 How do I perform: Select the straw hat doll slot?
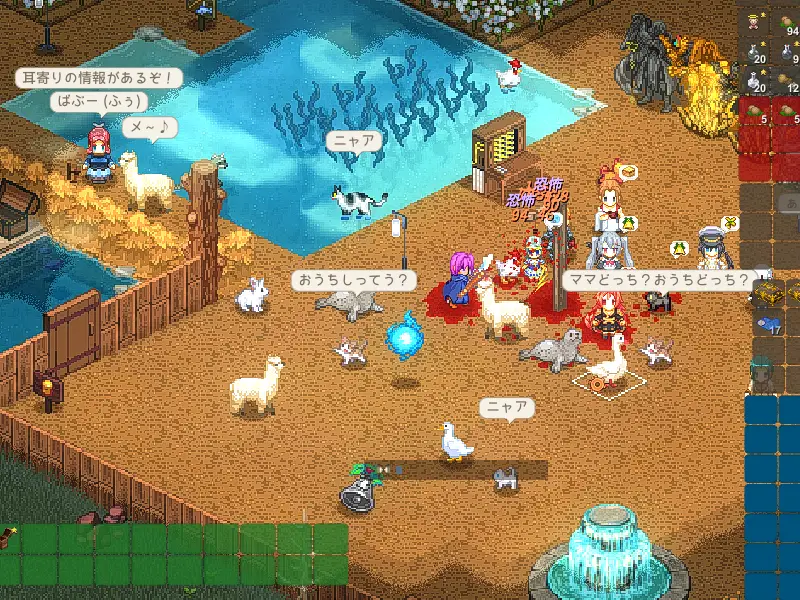point(755,20)
